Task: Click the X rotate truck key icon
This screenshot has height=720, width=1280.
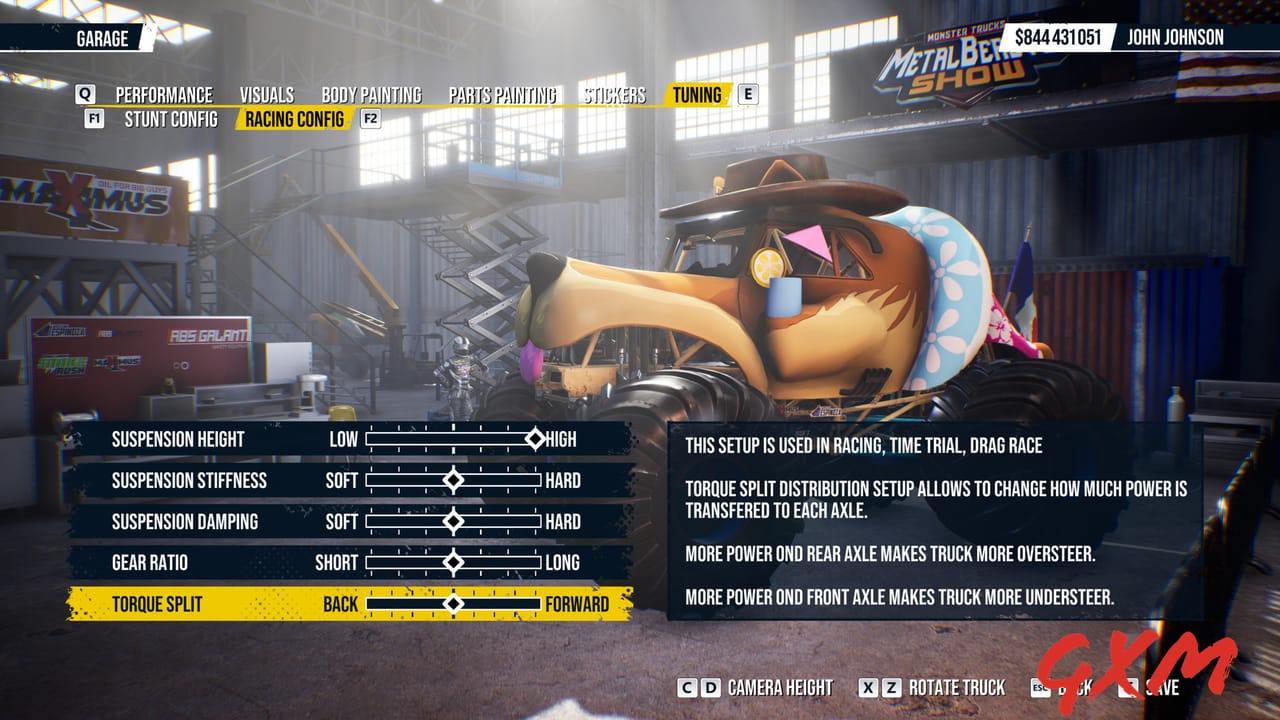Action: (869, 689)
